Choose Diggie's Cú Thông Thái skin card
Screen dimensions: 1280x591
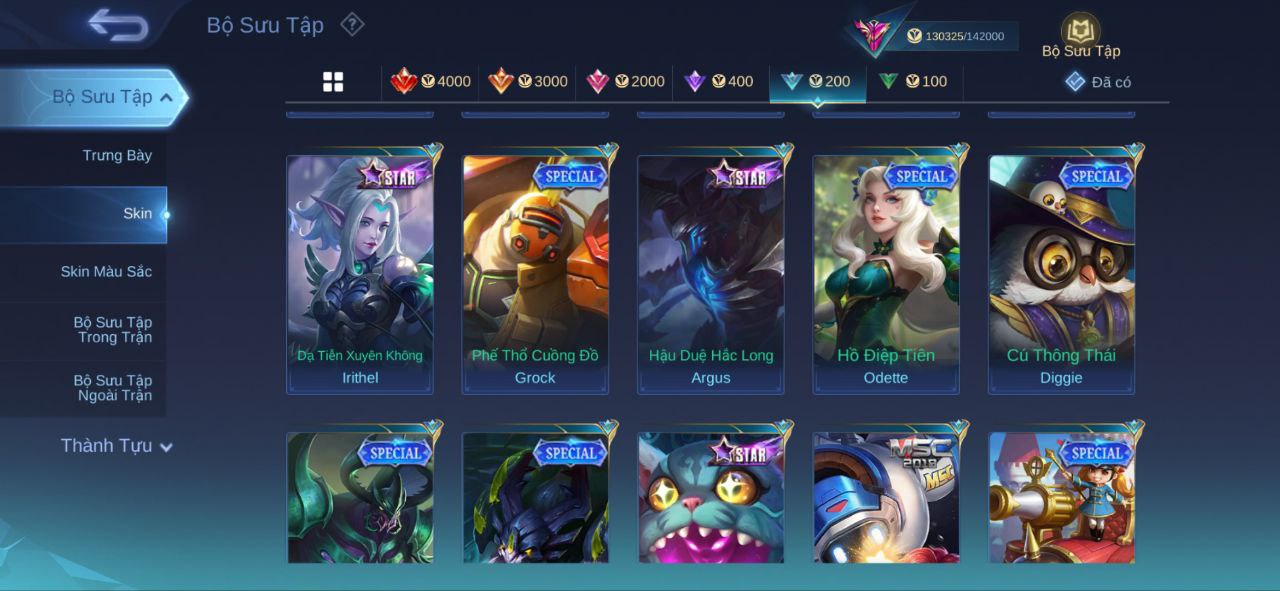(x=1061, y=273)
